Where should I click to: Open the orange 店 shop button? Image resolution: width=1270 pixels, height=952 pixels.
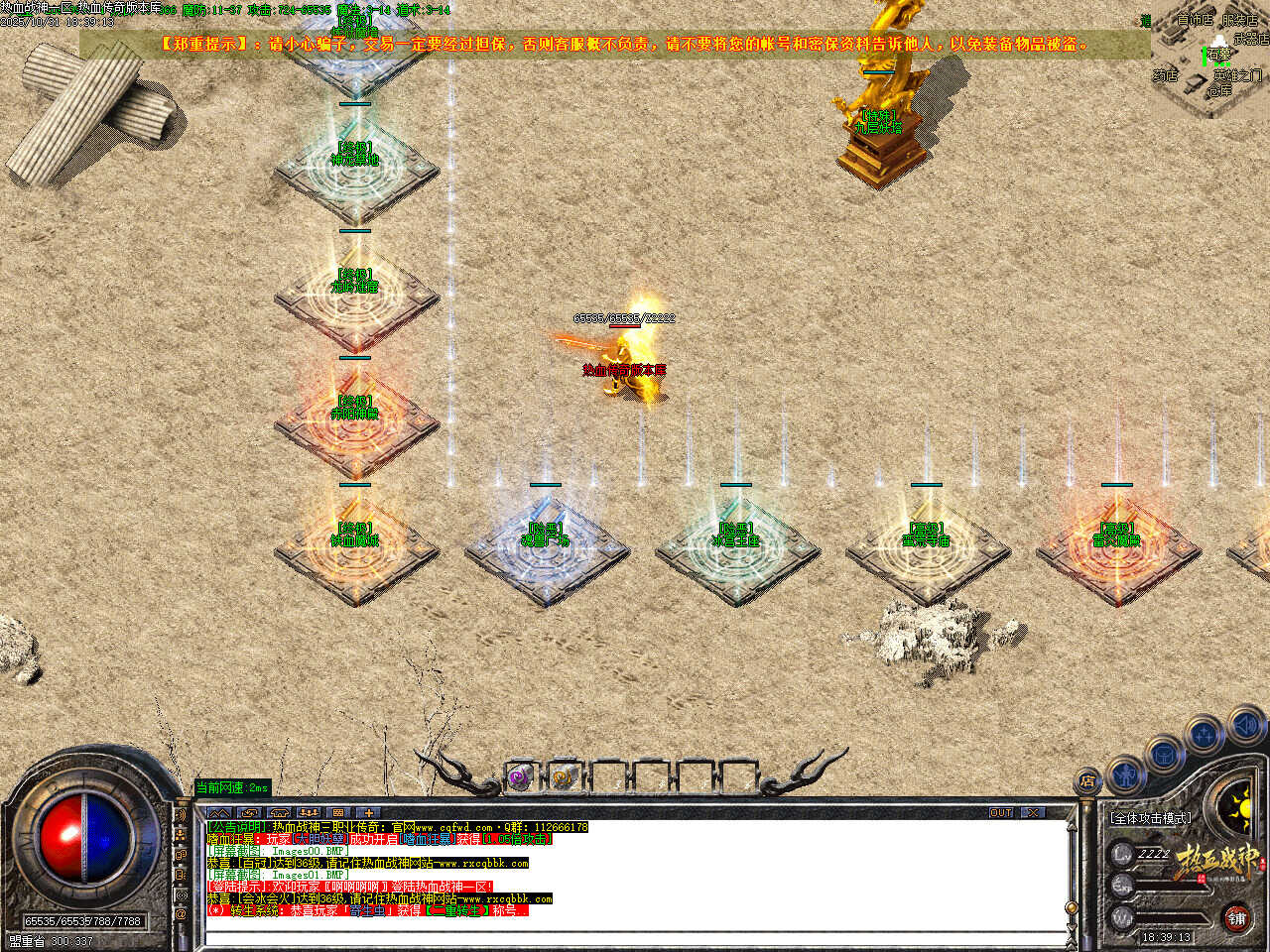point(1088,781)
